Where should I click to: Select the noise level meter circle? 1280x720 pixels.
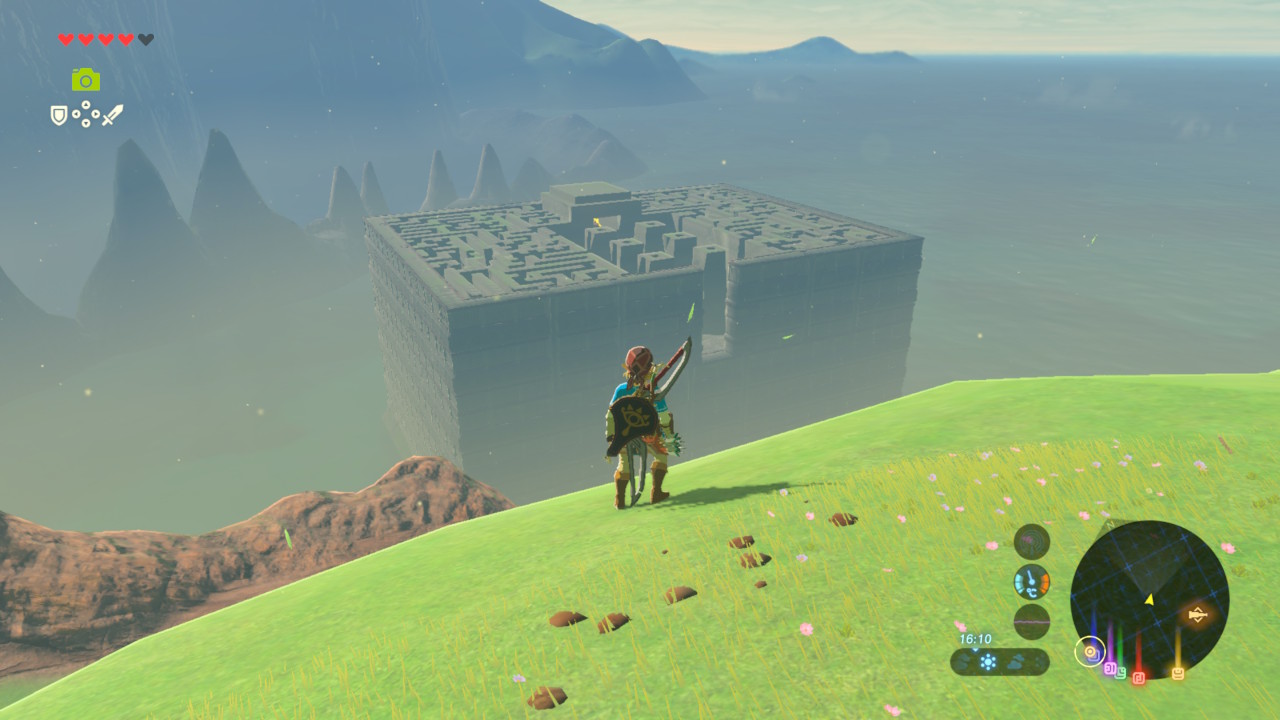[x=1032, y=621]
